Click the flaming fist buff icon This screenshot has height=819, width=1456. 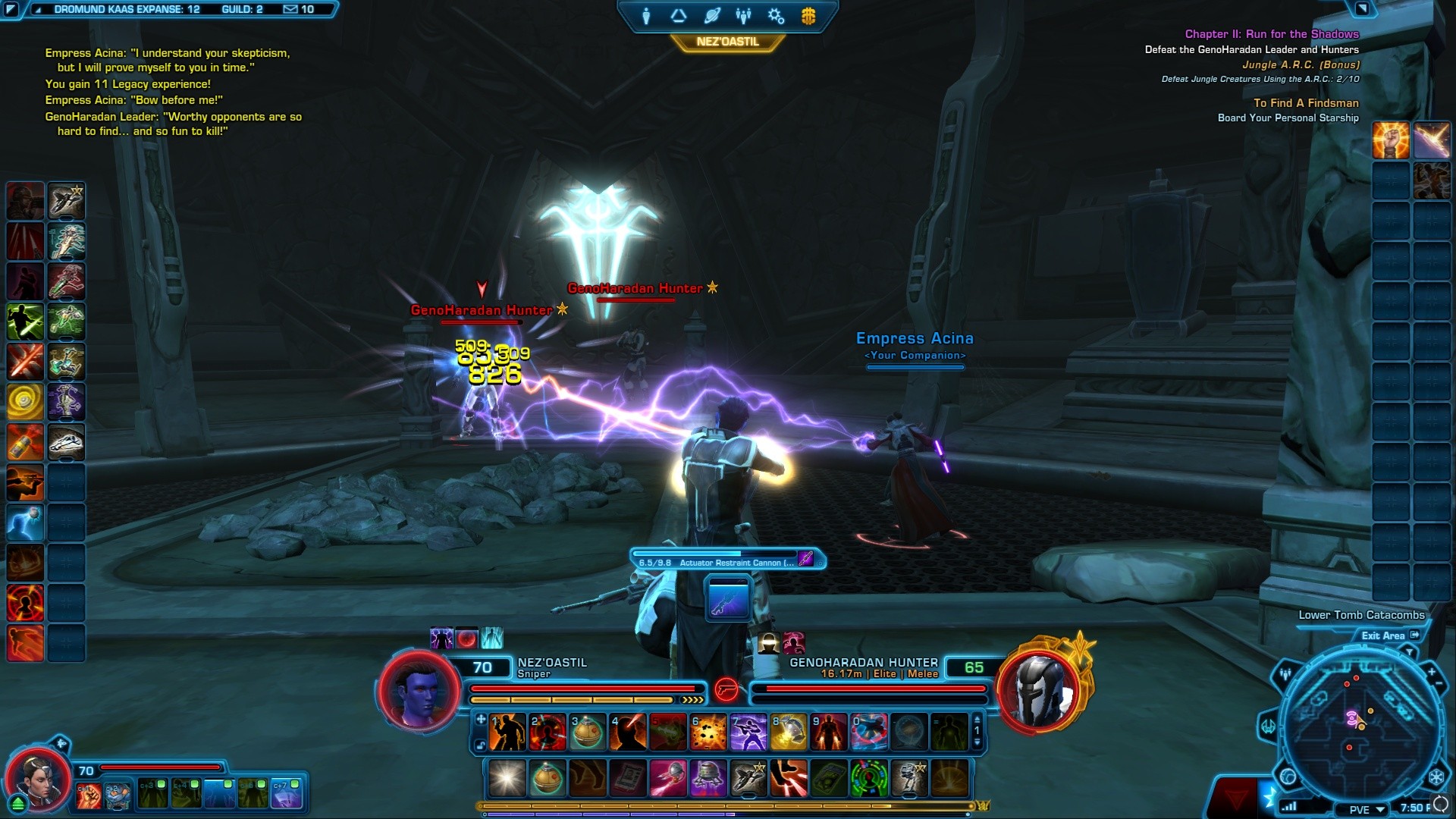pos(1391,141)
